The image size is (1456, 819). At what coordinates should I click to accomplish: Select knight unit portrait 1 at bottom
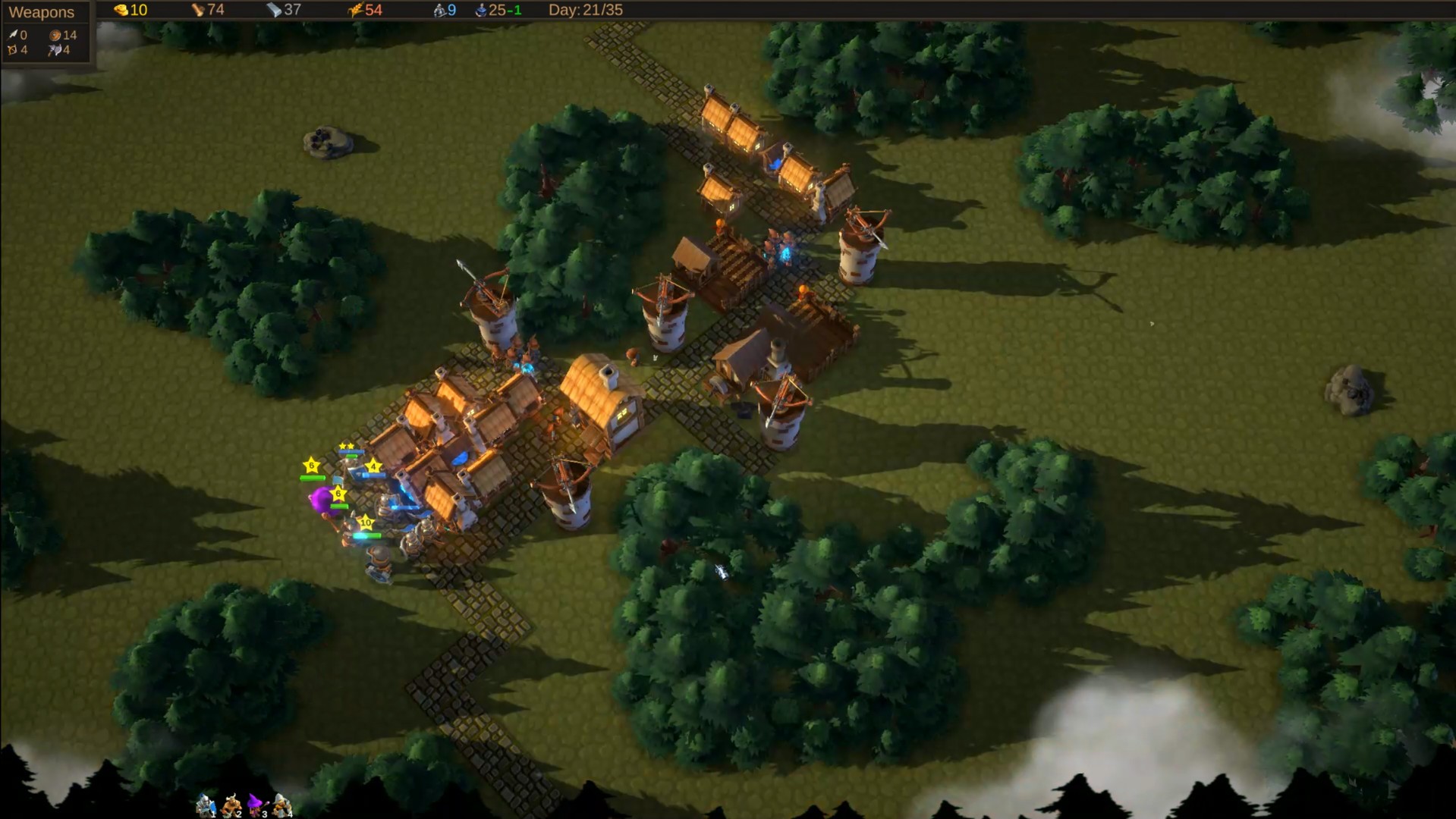point(206,805)
